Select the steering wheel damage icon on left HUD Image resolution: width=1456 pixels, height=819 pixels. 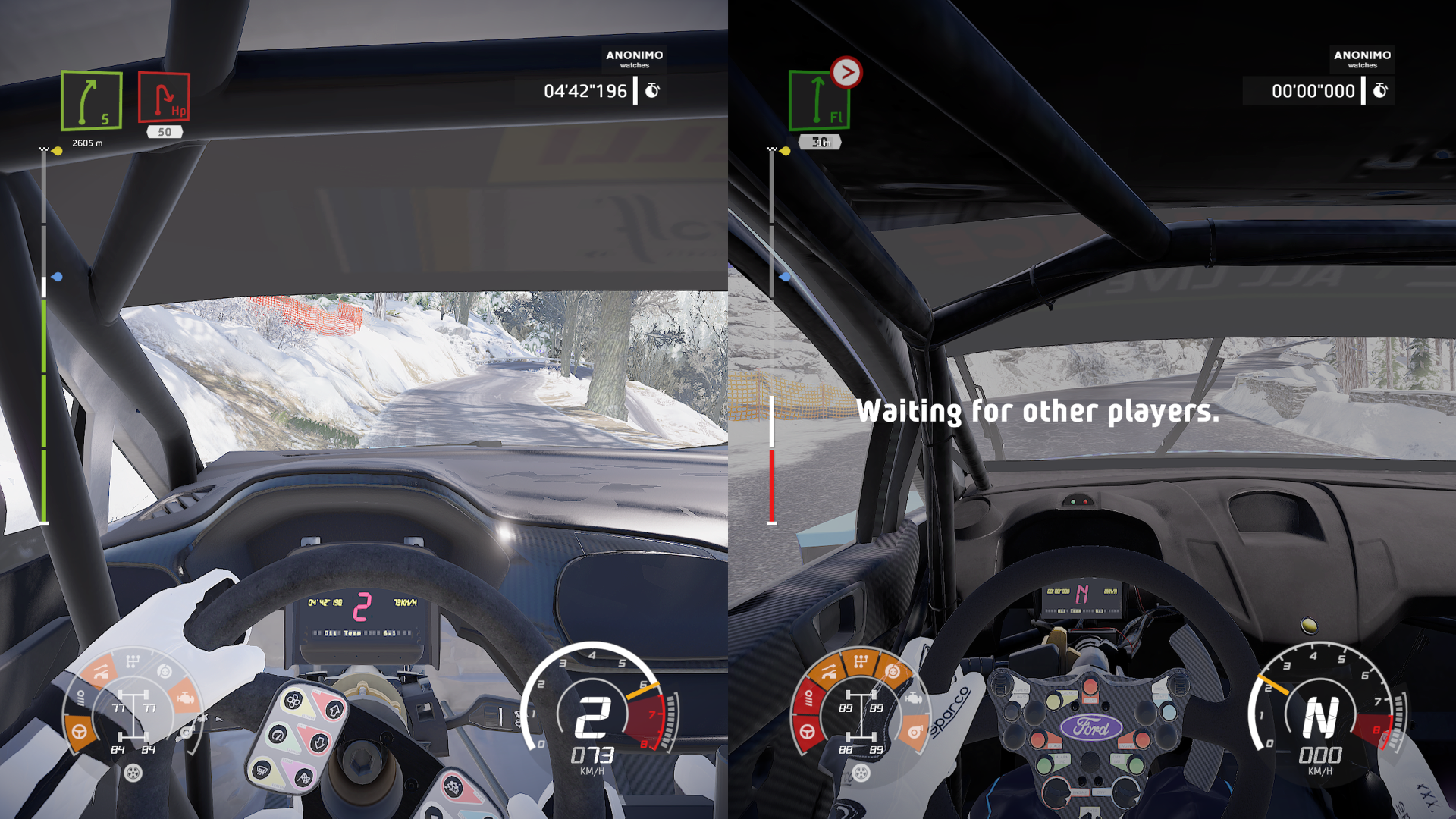pos(79,732)
